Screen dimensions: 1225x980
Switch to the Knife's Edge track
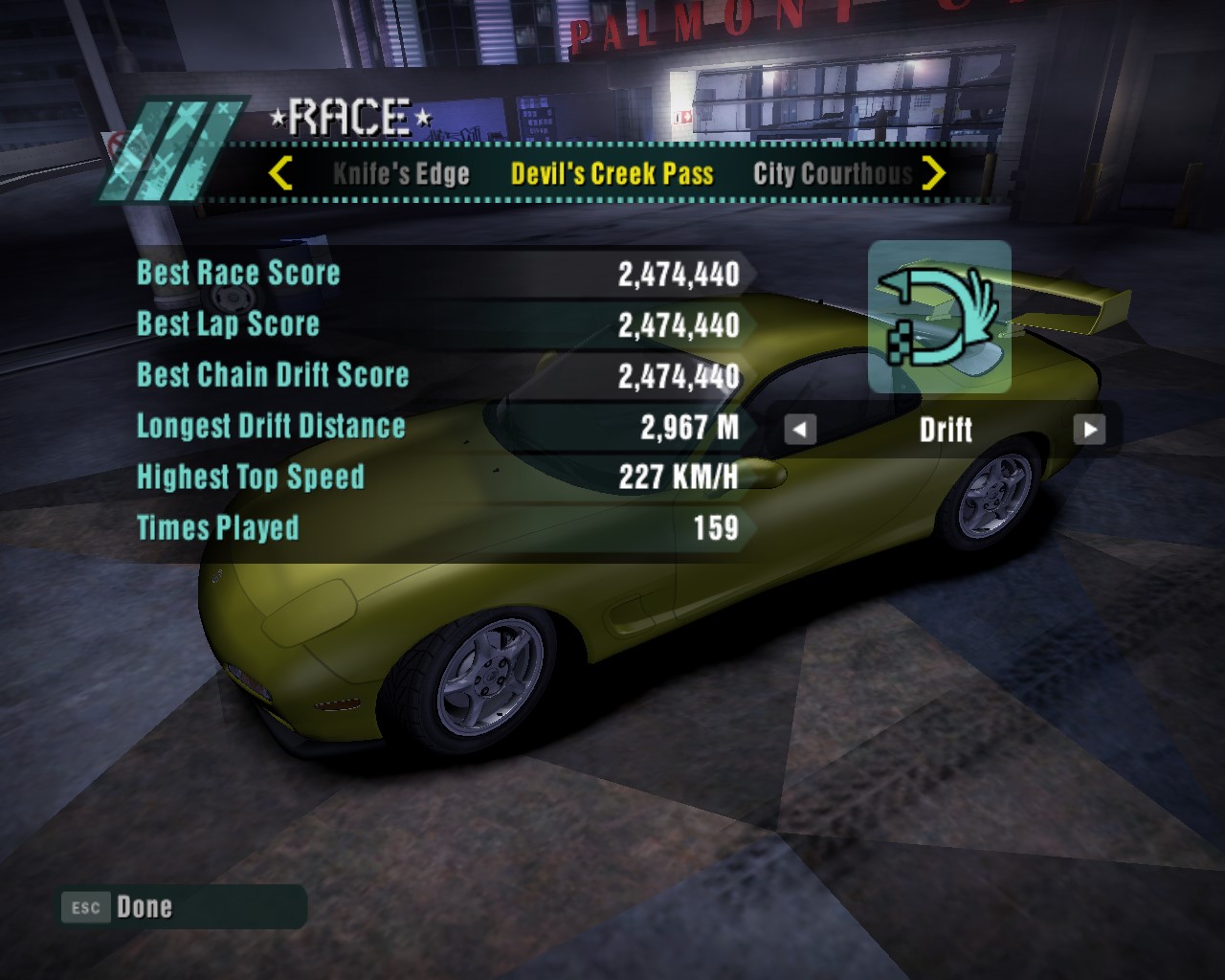point(401,174)
